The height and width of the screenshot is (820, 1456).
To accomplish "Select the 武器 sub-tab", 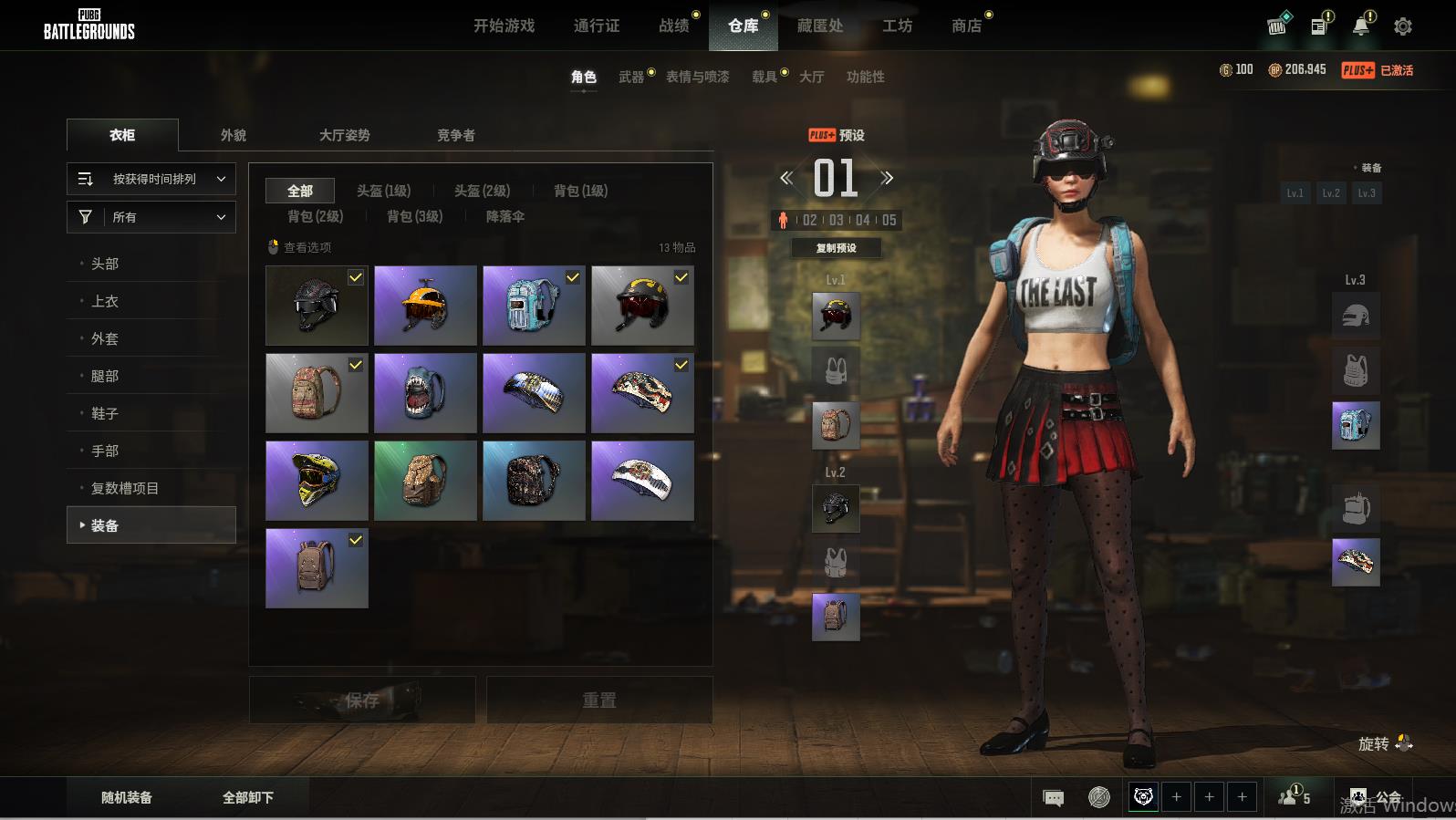I will point(630,77).
